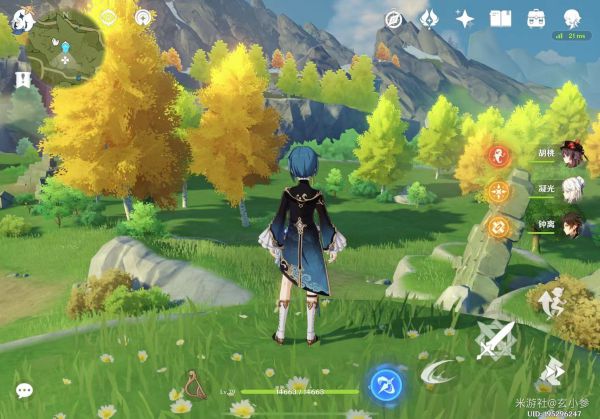Image resolution: width=600 pixels, height=419 pixels.
Task: Switch to party member 胡桃
Action: click(x=571, y=154)
